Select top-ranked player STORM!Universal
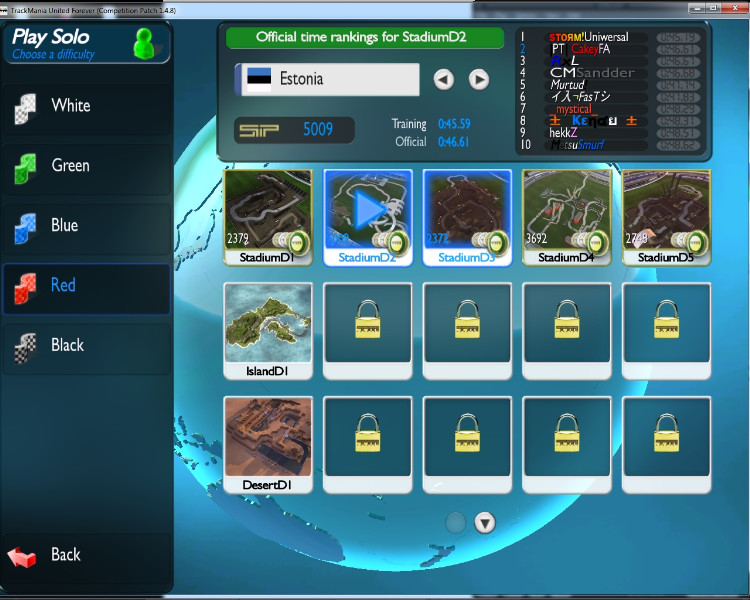The image size is (750, 600). click(588, 37)
